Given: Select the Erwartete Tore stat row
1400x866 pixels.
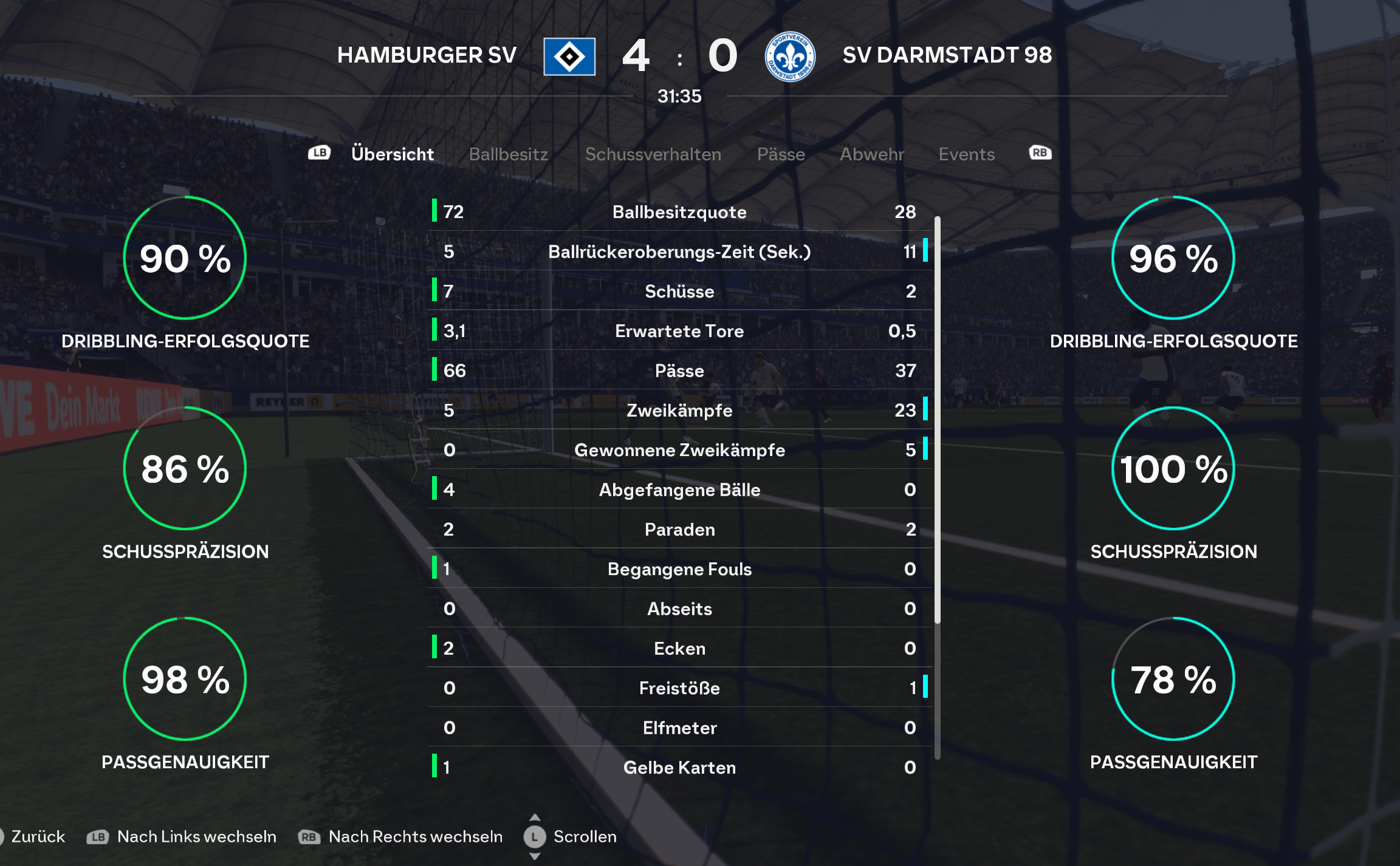Looking at the screenshot, I should point(679,331).
